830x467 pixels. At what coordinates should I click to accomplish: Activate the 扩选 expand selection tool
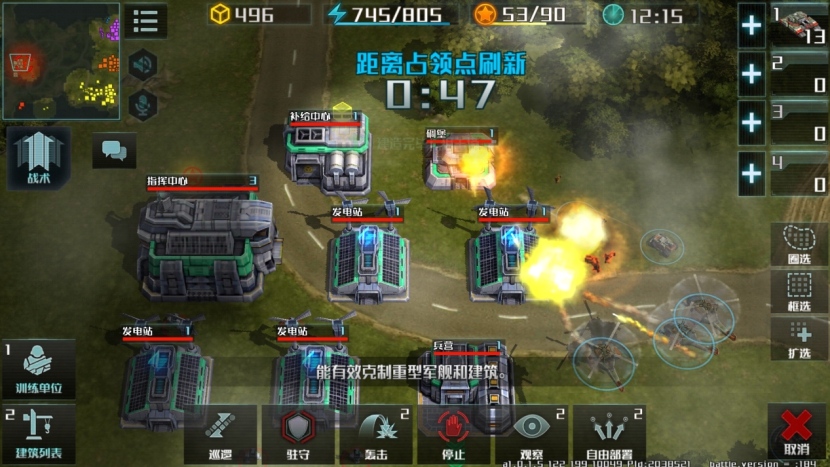799,340
